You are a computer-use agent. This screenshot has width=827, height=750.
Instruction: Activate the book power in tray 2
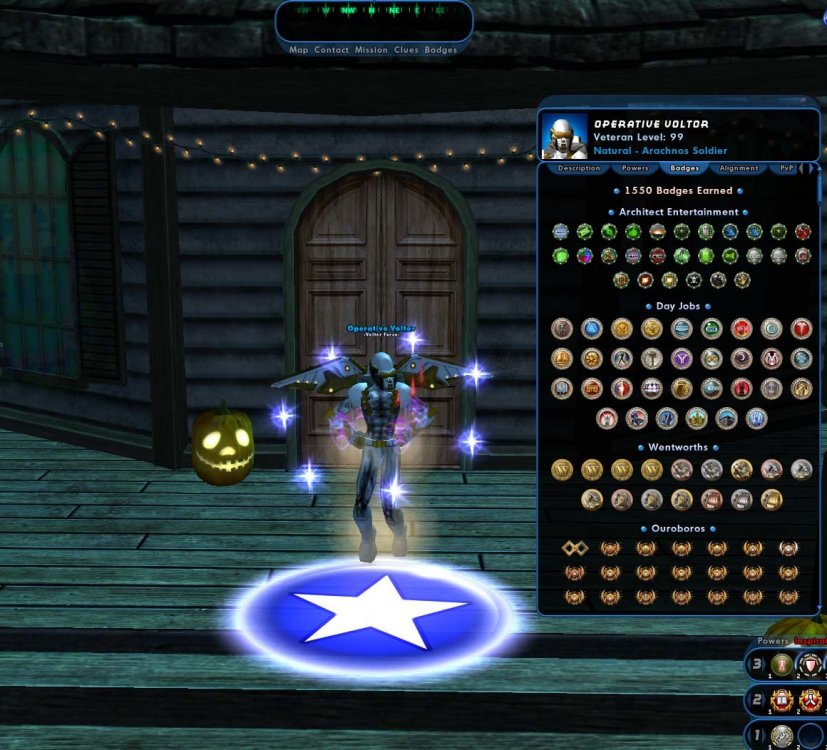click(x=781, y=700)
